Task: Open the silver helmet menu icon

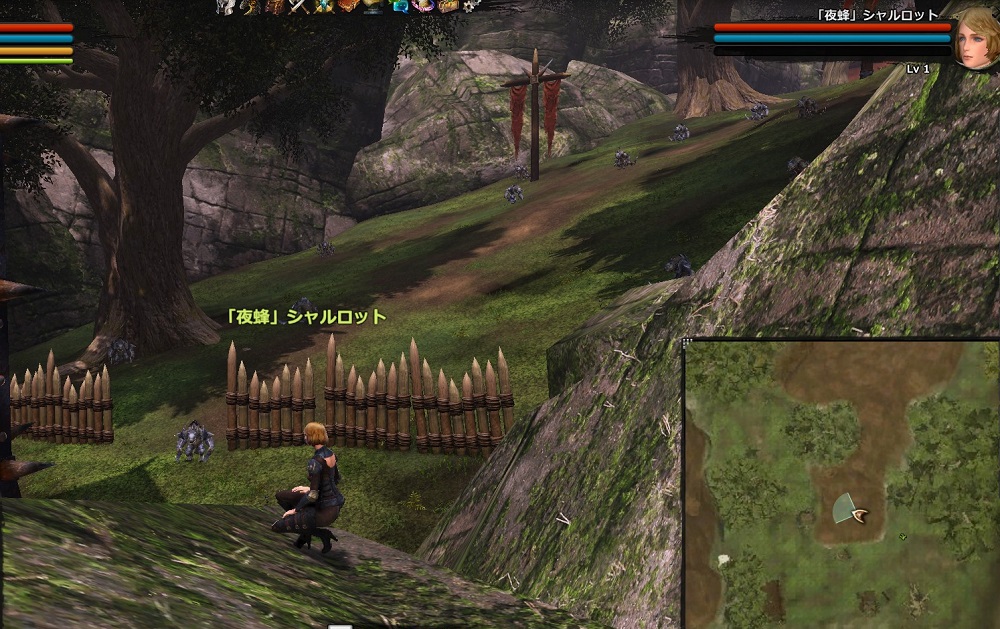Action: pyautogui.click(x=225, y=6)
